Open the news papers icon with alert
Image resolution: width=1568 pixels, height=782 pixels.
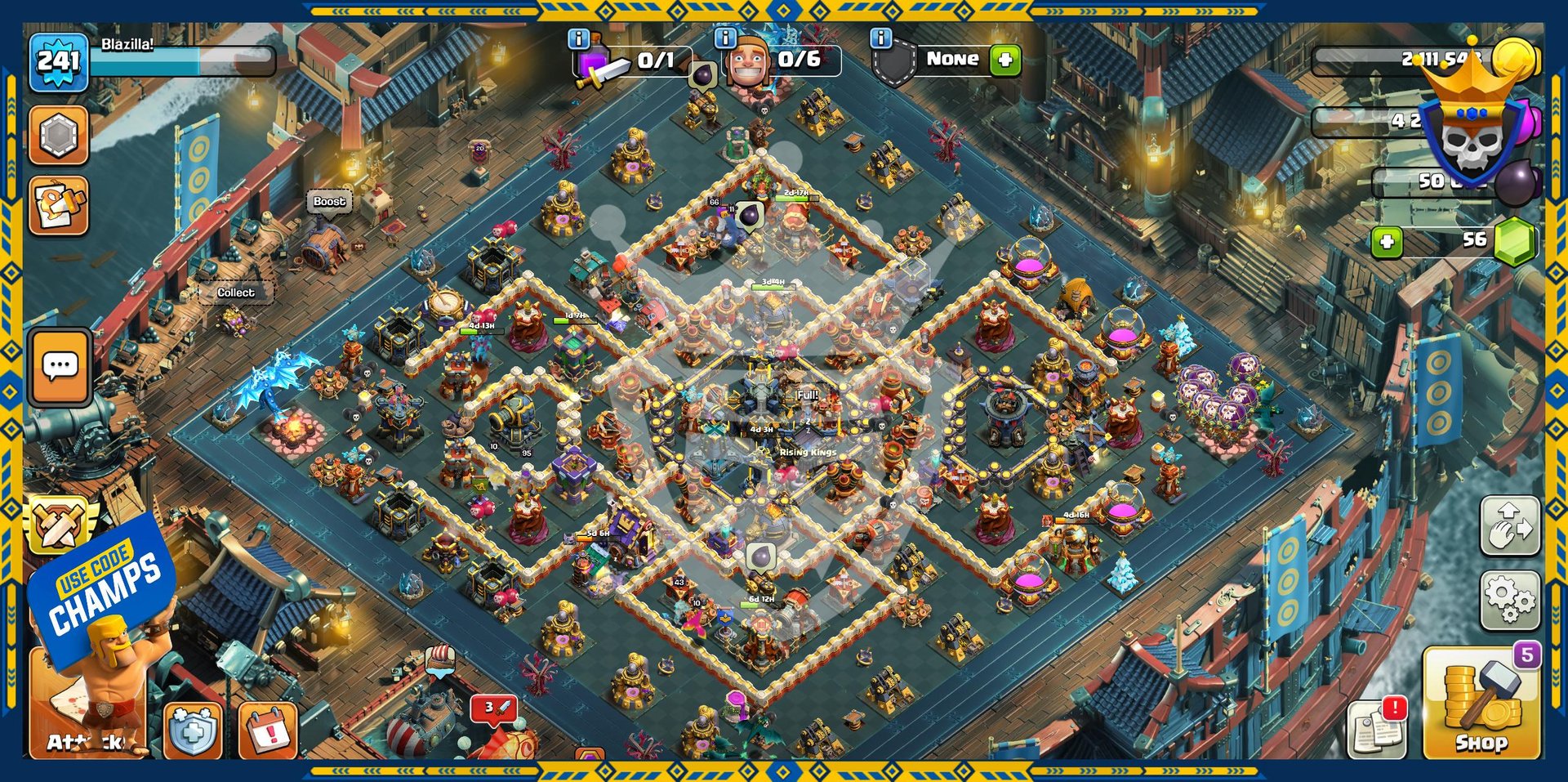click(x=1378, y=726)
